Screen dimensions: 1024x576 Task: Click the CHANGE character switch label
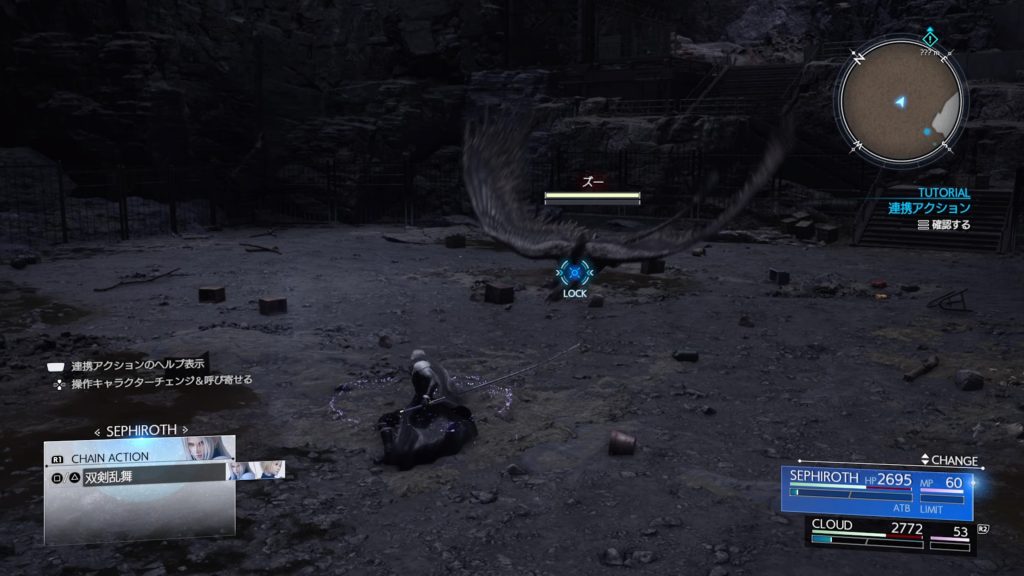(949, 461)
